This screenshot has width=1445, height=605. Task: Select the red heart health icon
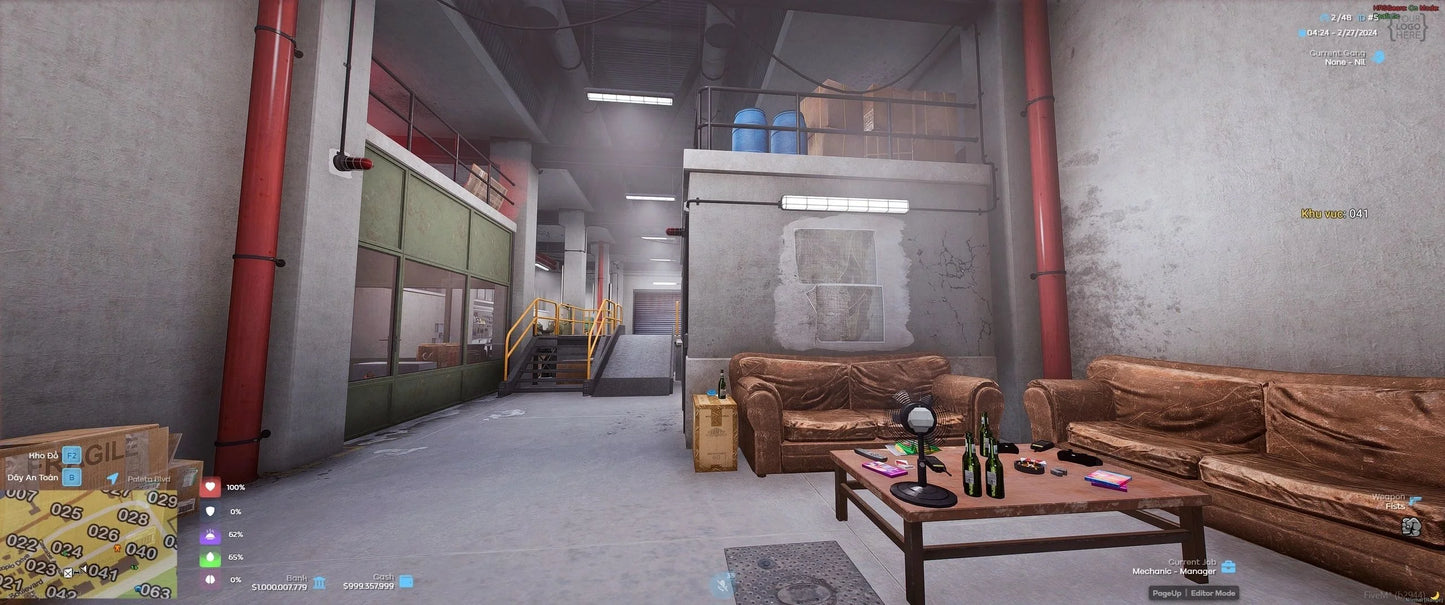click(x=210, y=487)
